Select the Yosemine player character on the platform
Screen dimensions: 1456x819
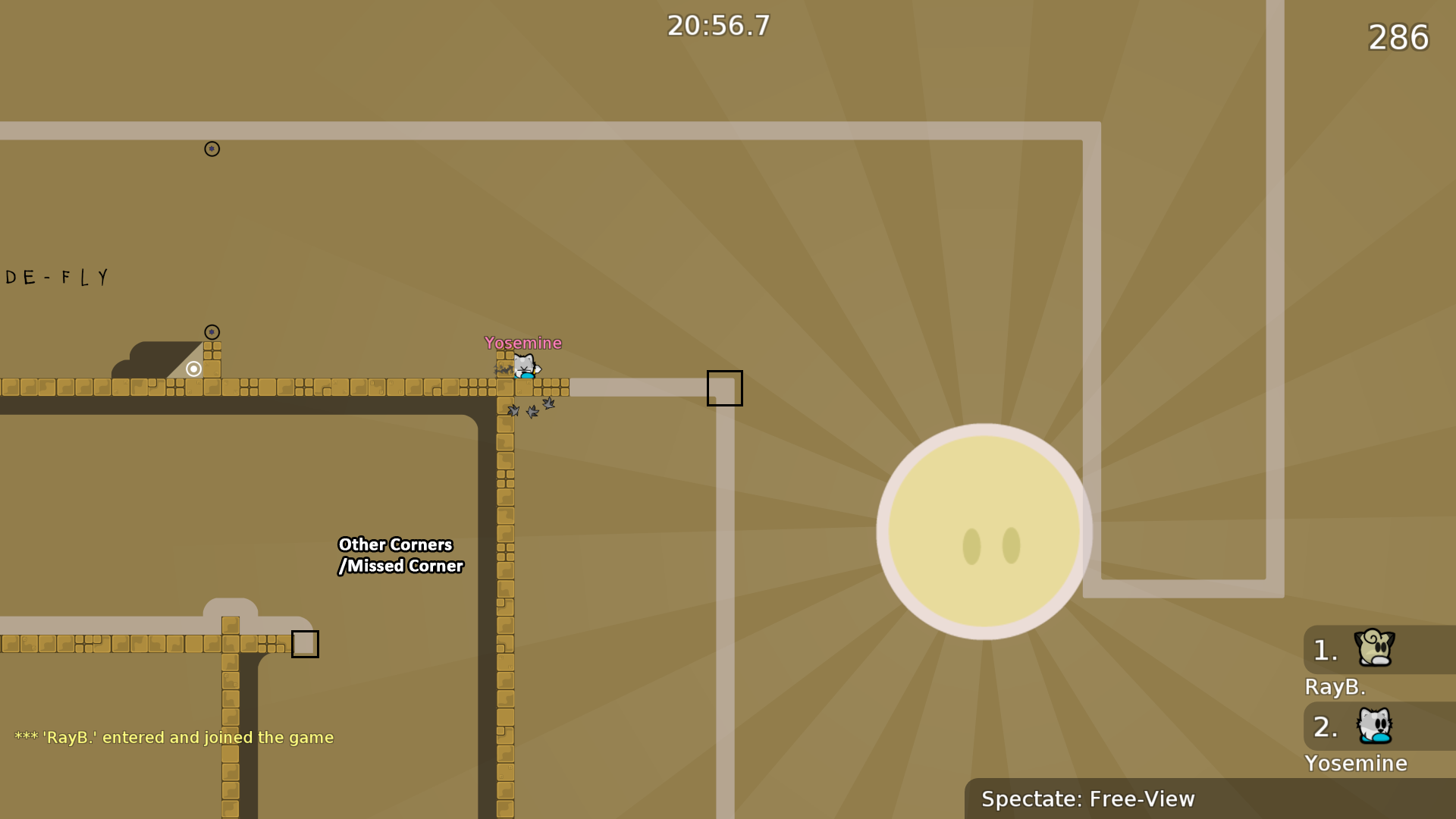coord(525,368)
